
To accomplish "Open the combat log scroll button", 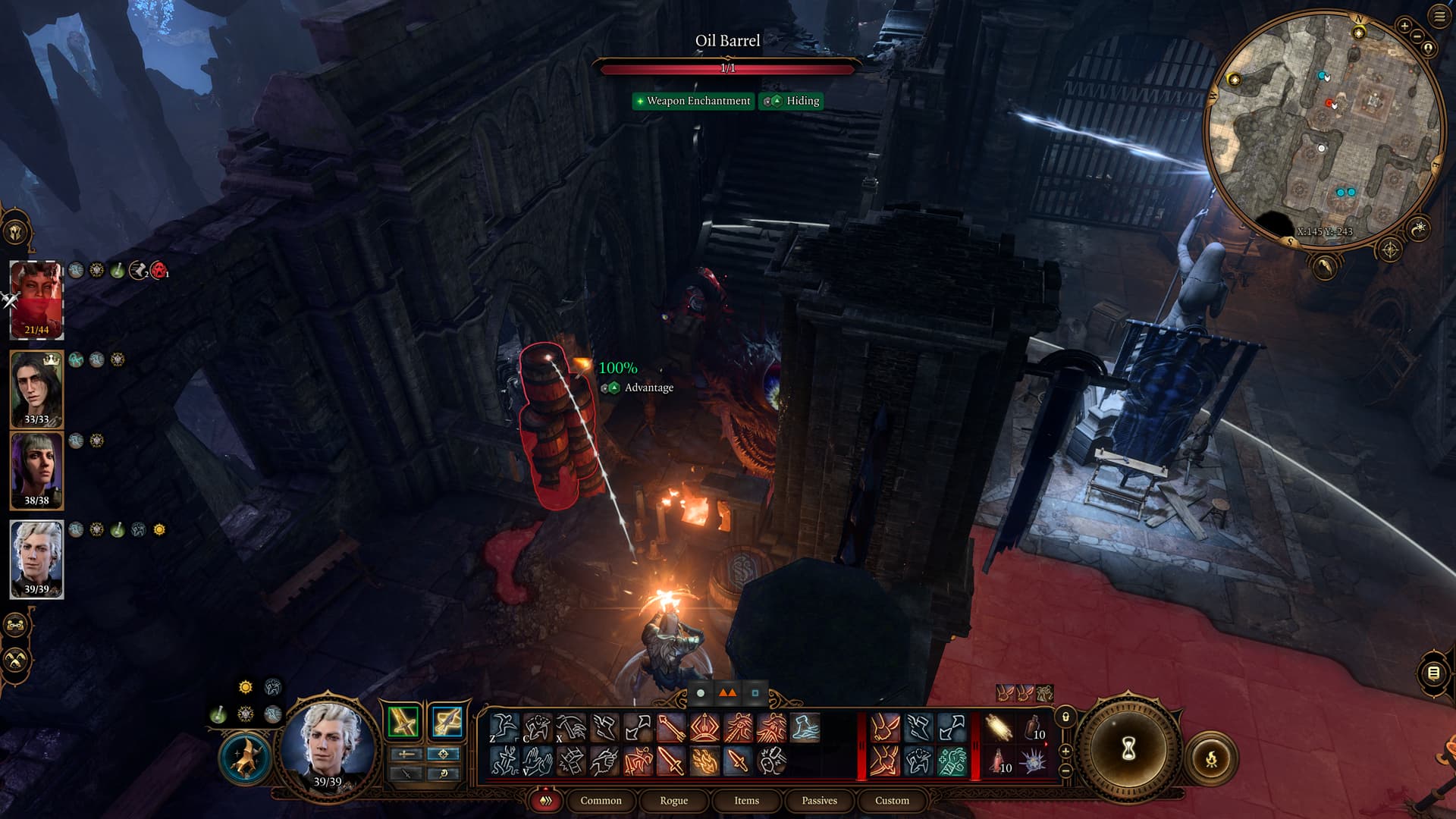I will (1433, 673).
